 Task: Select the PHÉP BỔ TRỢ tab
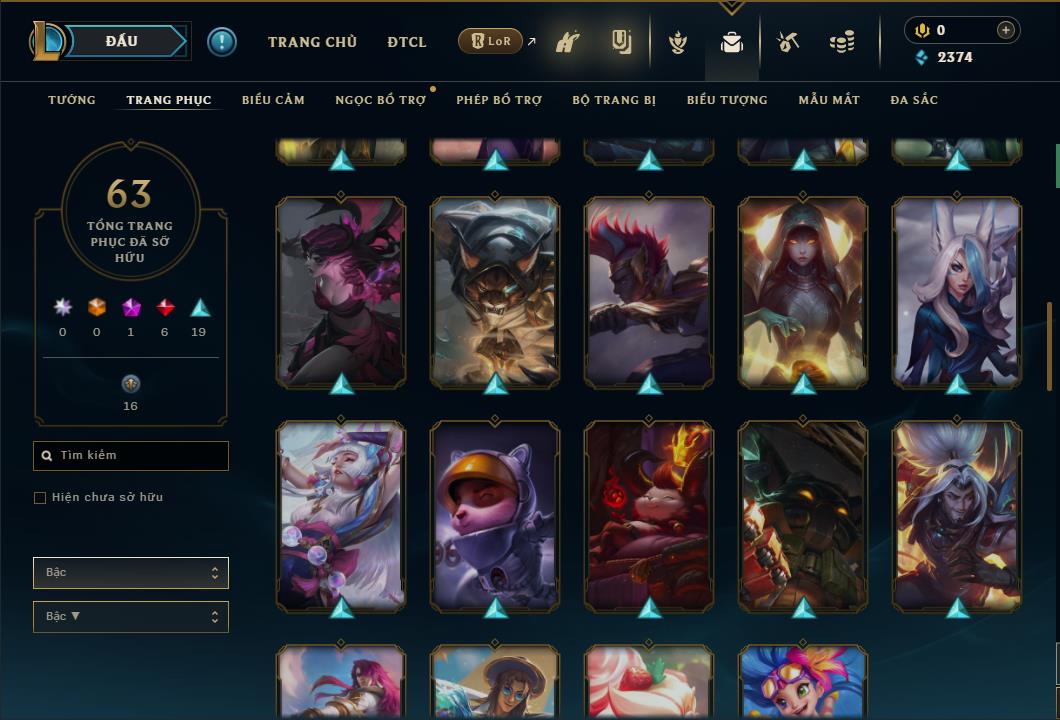tap(499, 100)
